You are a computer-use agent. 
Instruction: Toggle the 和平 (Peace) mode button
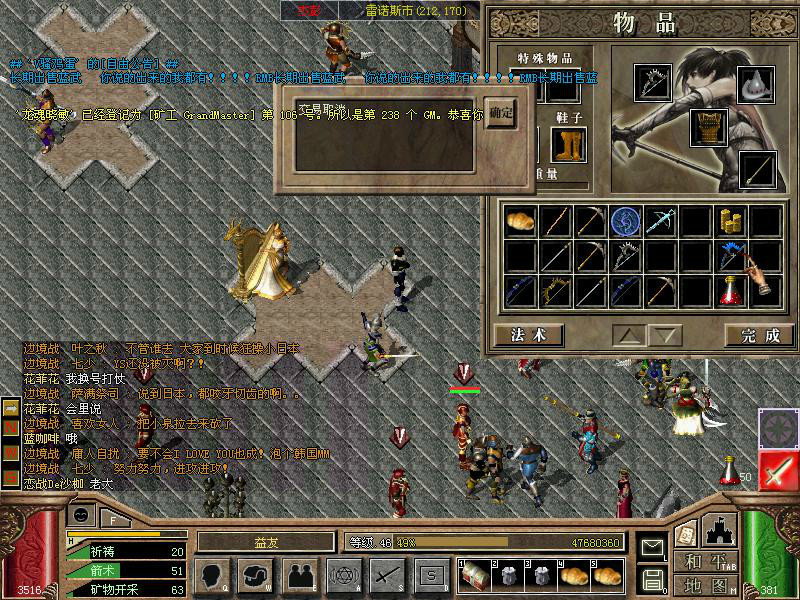(x=707, y=561)
